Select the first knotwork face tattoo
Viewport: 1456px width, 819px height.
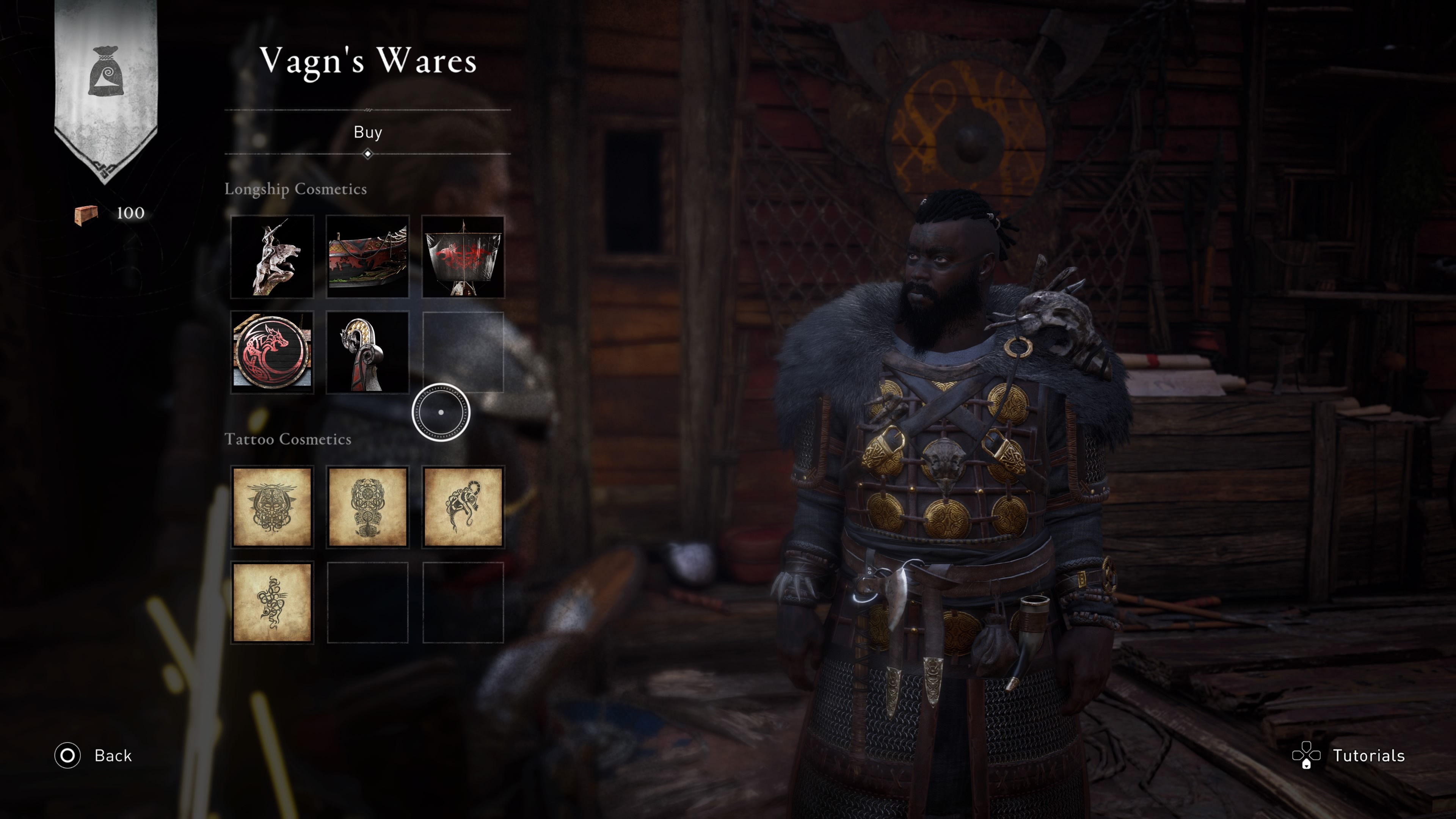tap(273, 507)
